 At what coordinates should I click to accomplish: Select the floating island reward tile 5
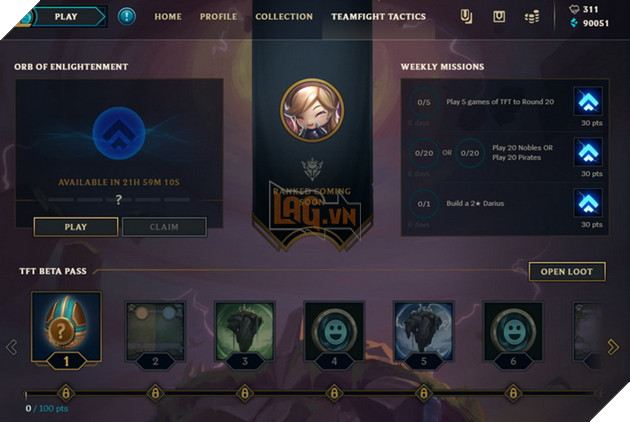(x=424, y=332)
